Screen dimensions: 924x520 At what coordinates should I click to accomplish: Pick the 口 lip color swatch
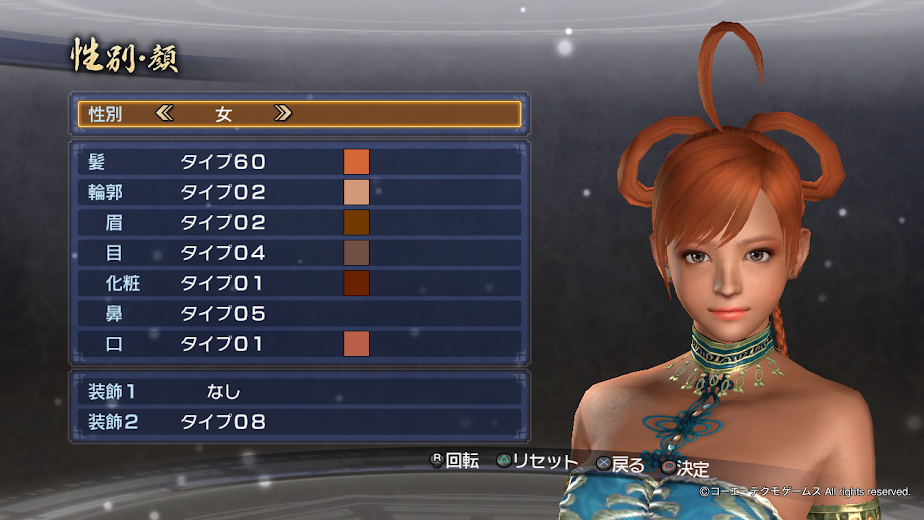[357, 344]
